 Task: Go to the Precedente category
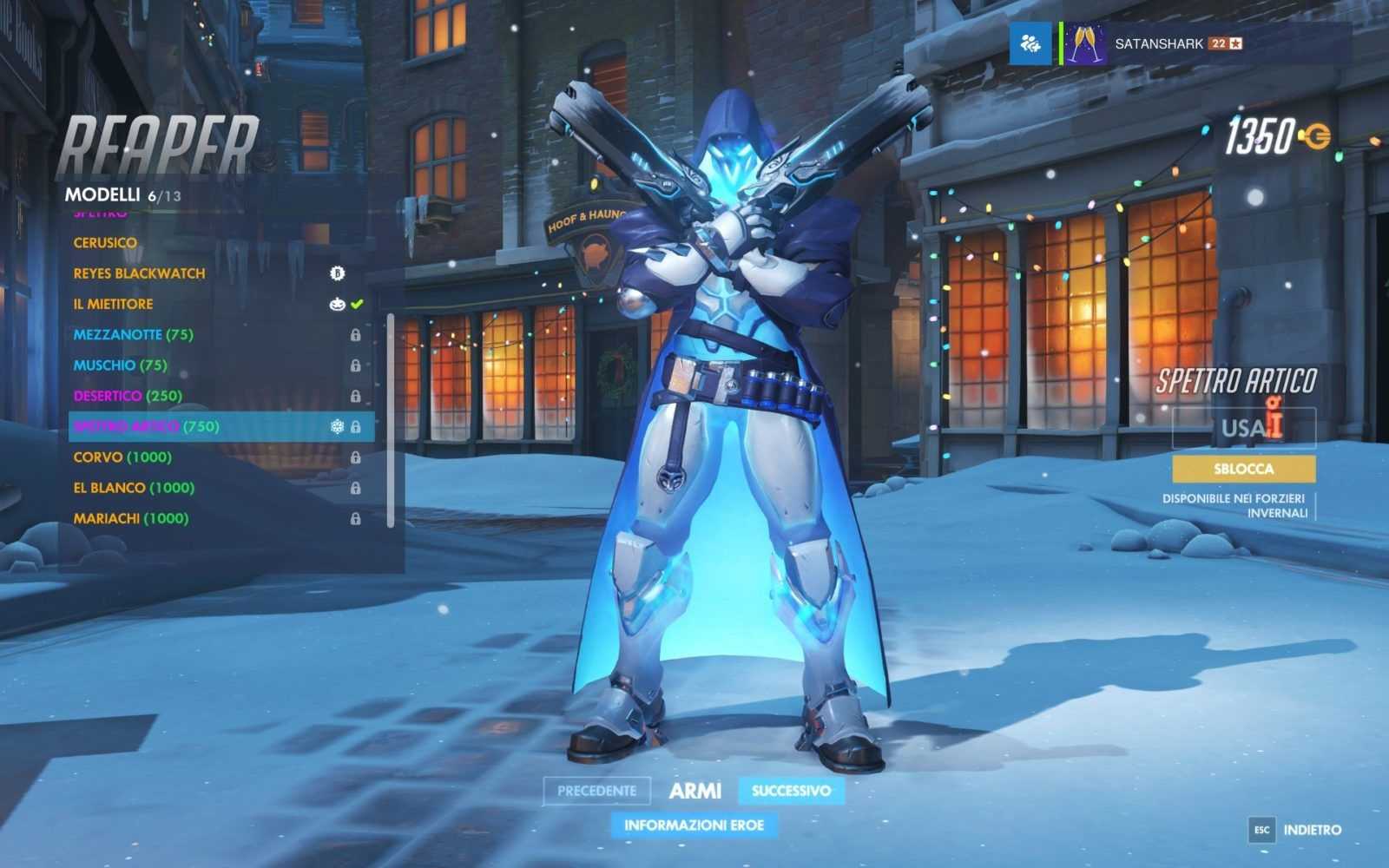[596, 791]
